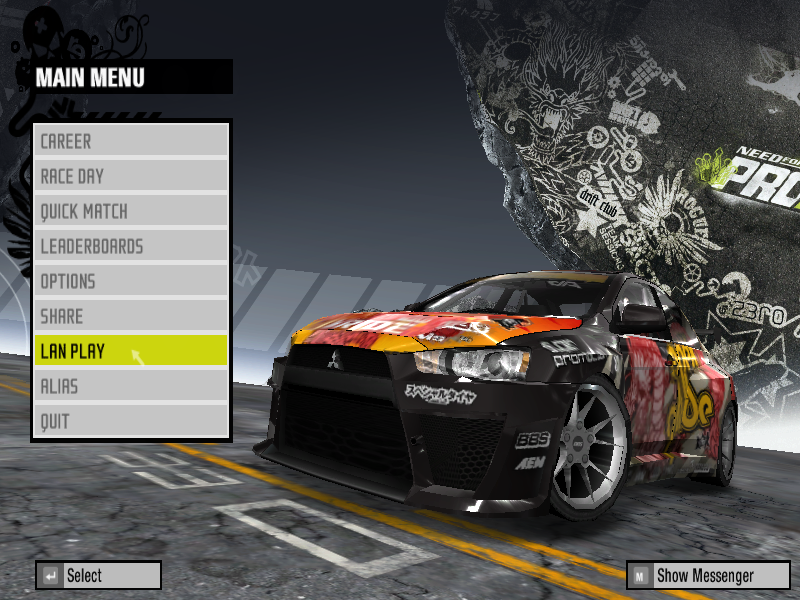Open the Career menu entry
This screenshot has height=600, width=800.
131,141
